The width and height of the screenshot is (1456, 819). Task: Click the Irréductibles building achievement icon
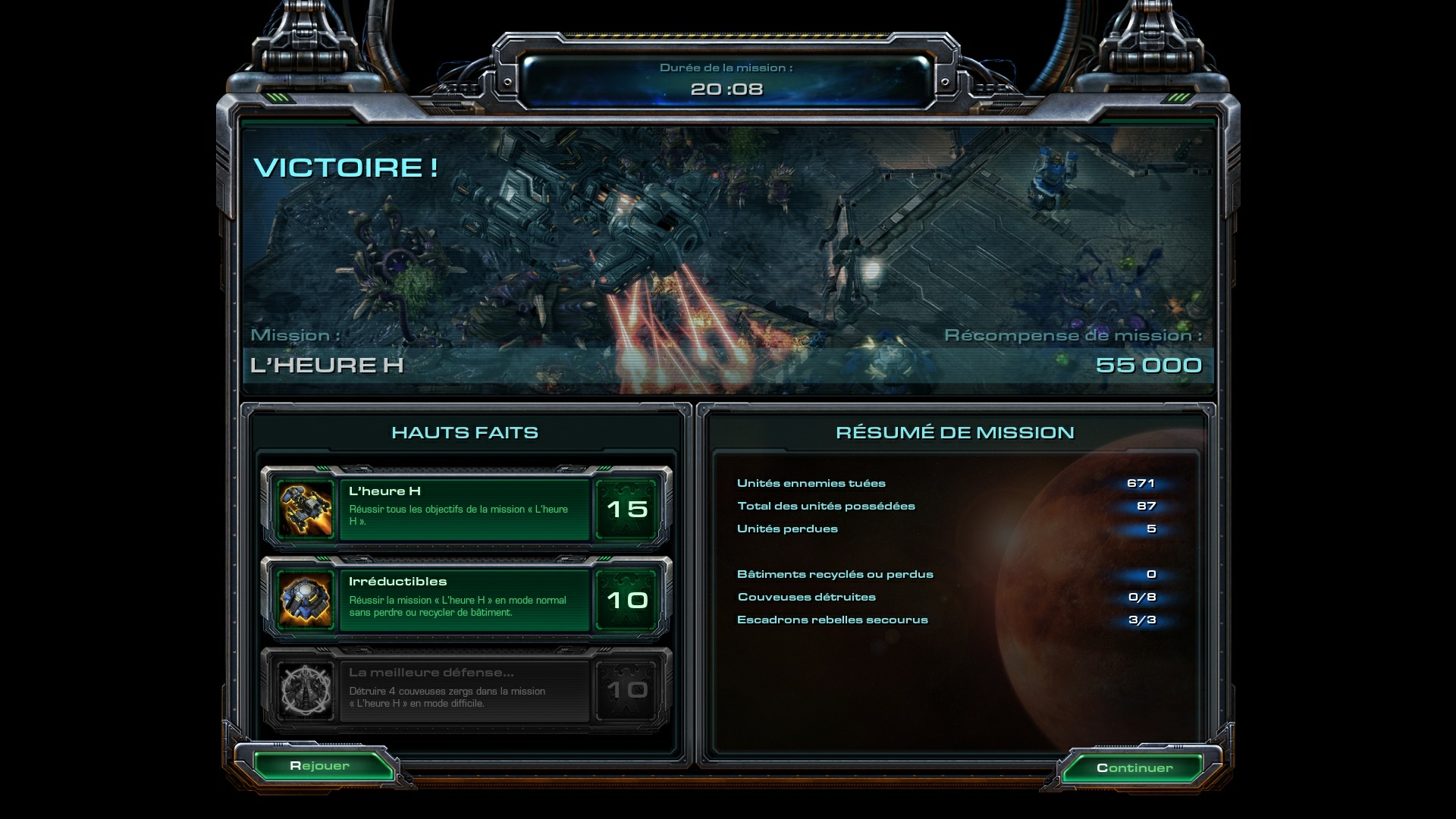pyautogui.click(x=306, y=600)
